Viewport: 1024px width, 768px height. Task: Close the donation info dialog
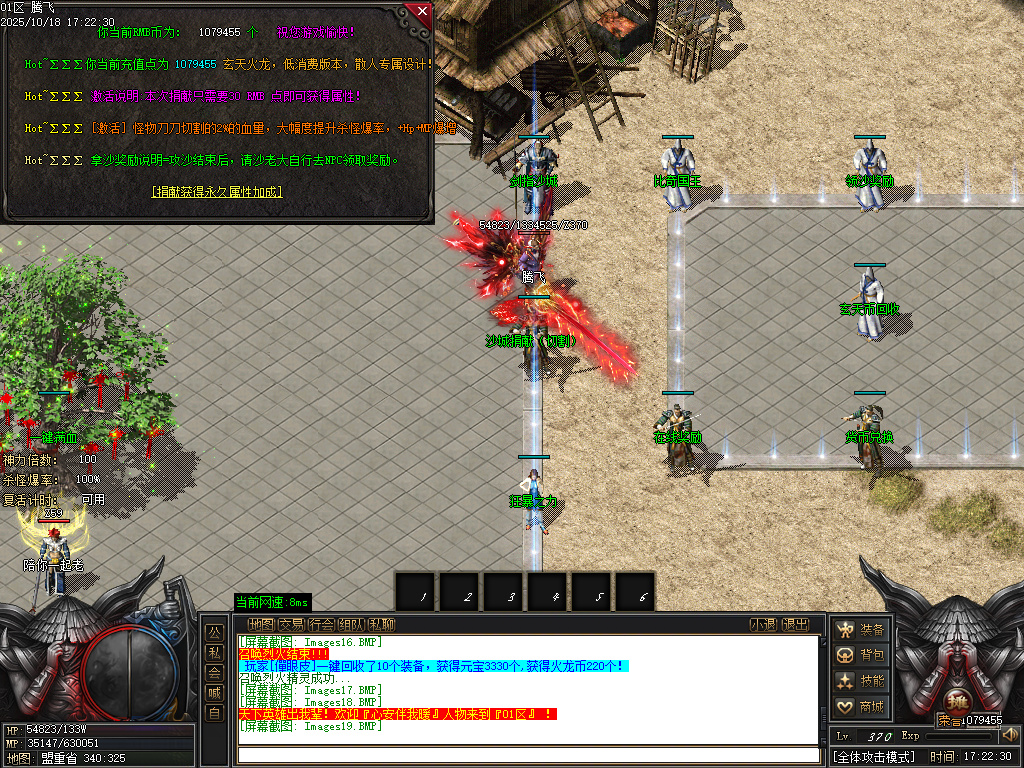coord(423,12)
